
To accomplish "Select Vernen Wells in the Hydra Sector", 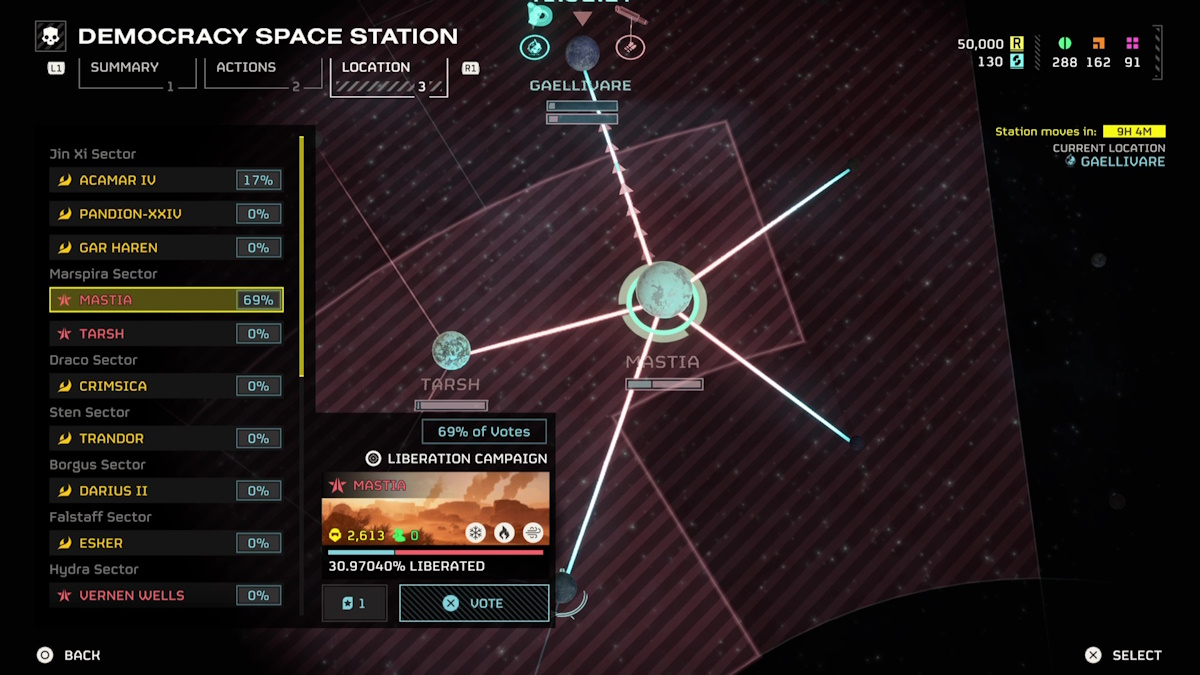I will click(166, 595).
